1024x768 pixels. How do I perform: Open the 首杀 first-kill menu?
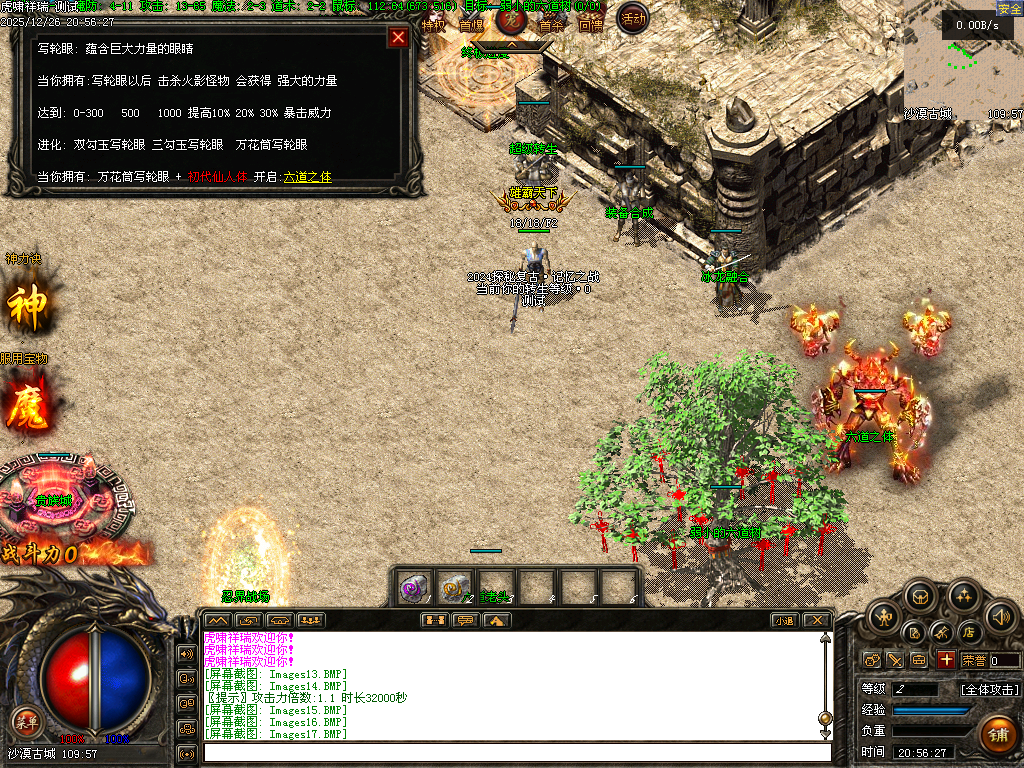(552, 25)
